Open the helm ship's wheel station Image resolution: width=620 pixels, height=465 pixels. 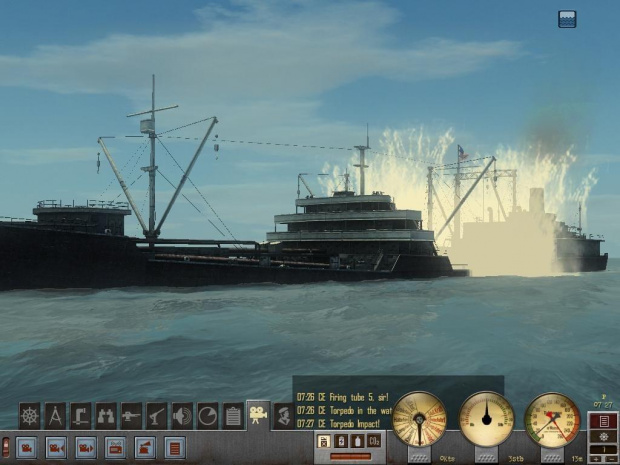(x=30, y=415)
